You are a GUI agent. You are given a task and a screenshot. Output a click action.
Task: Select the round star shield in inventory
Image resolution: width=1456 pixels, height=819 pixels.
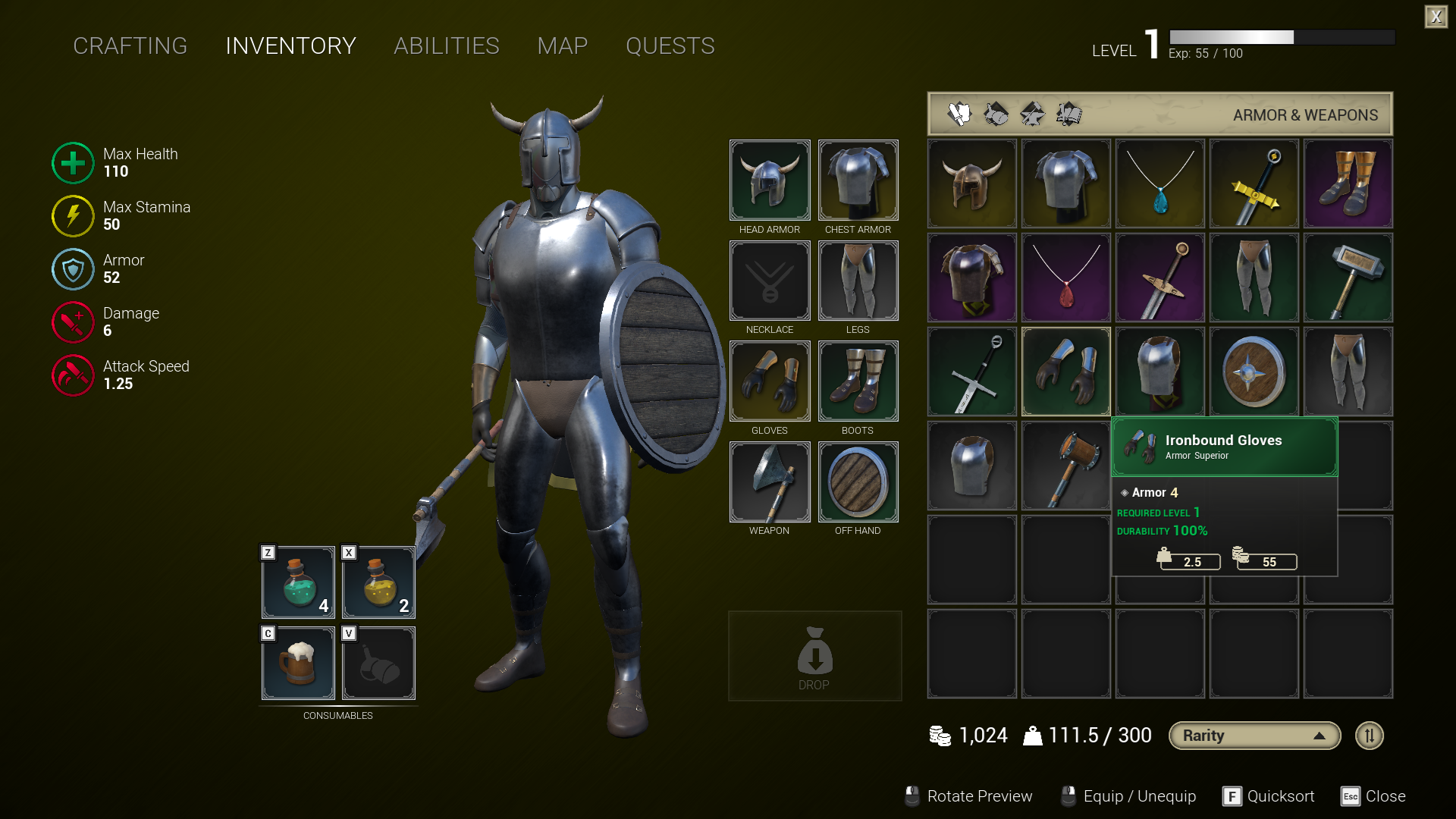pyautogui.click(x=1254, y=372)
